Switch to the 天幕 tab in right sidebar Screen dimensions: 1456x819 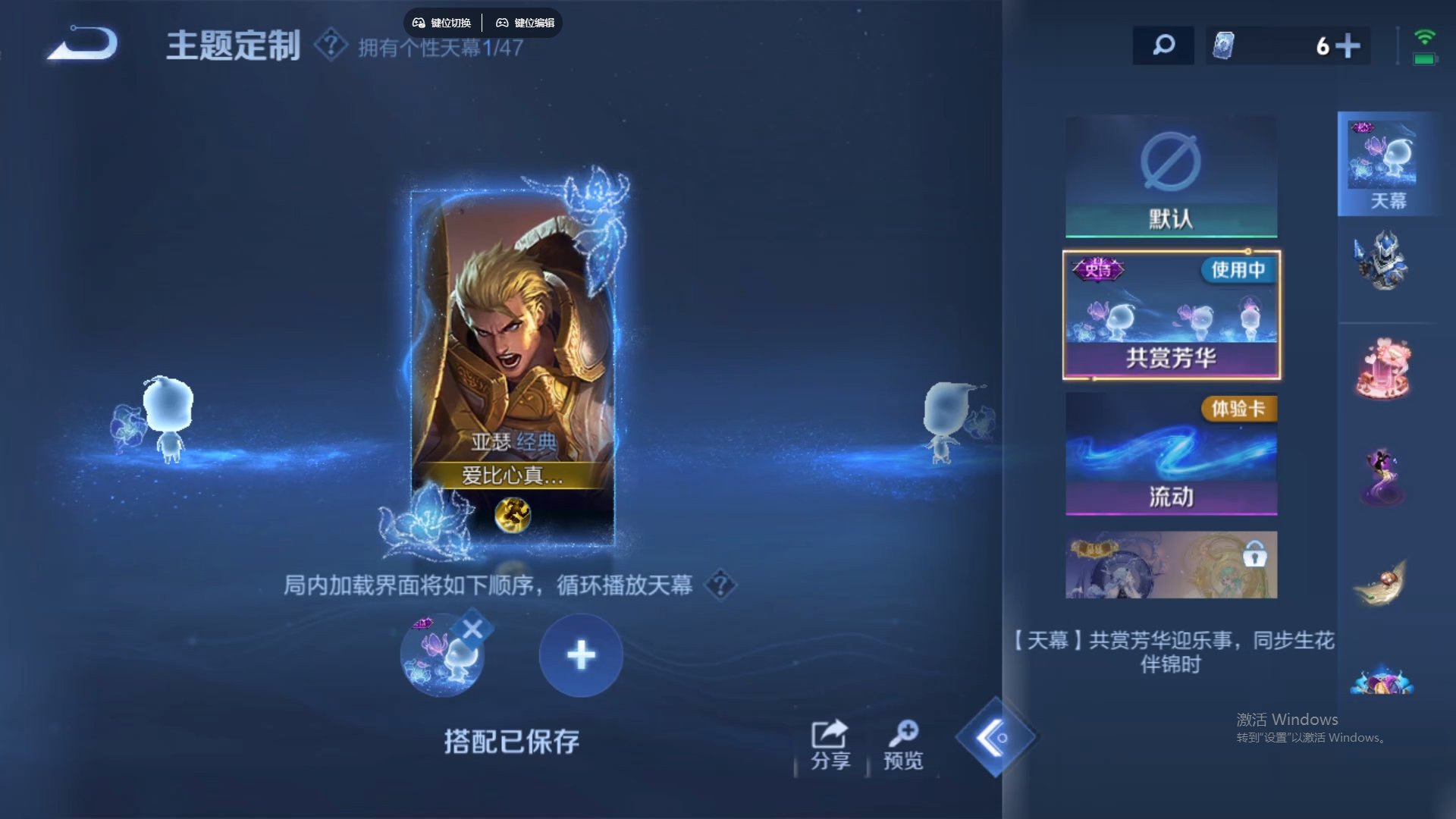coord(1385,163)
